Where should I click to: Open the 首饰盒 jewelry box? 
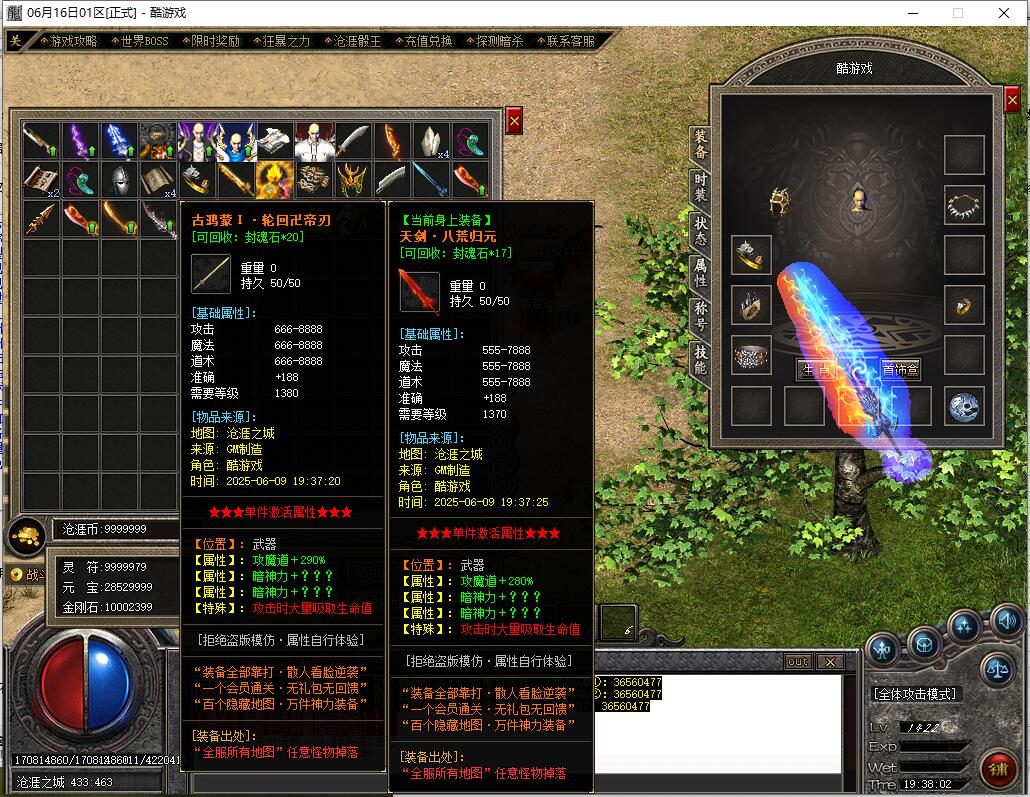(900, 369)
